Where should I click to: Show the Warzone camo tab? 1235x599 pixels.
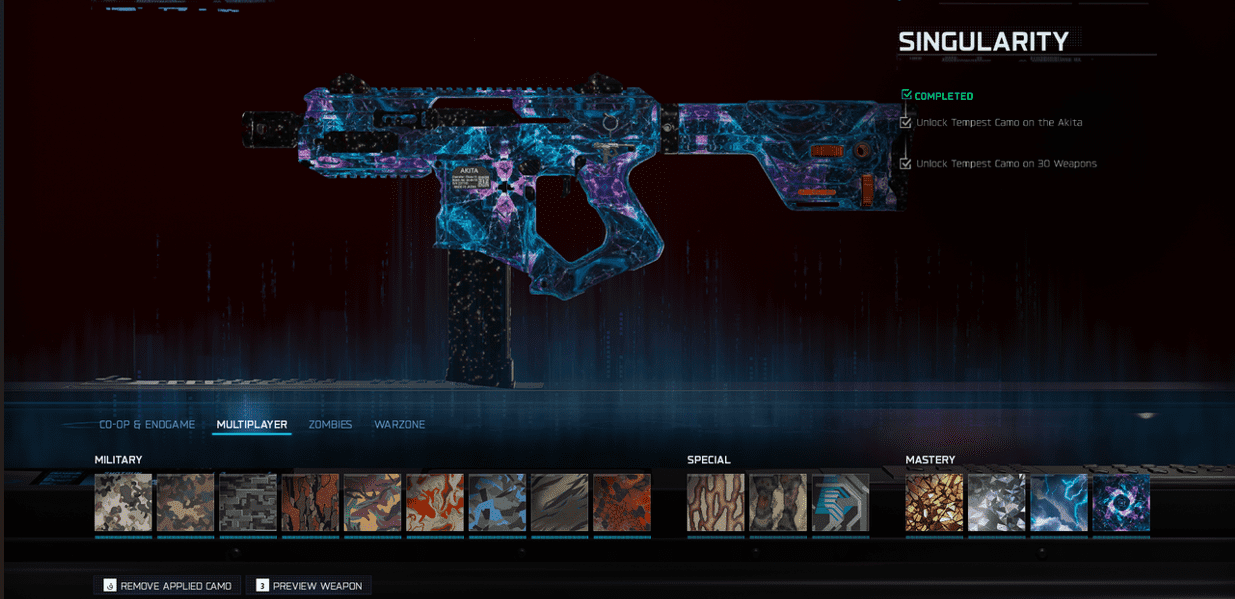click(400, 425)
